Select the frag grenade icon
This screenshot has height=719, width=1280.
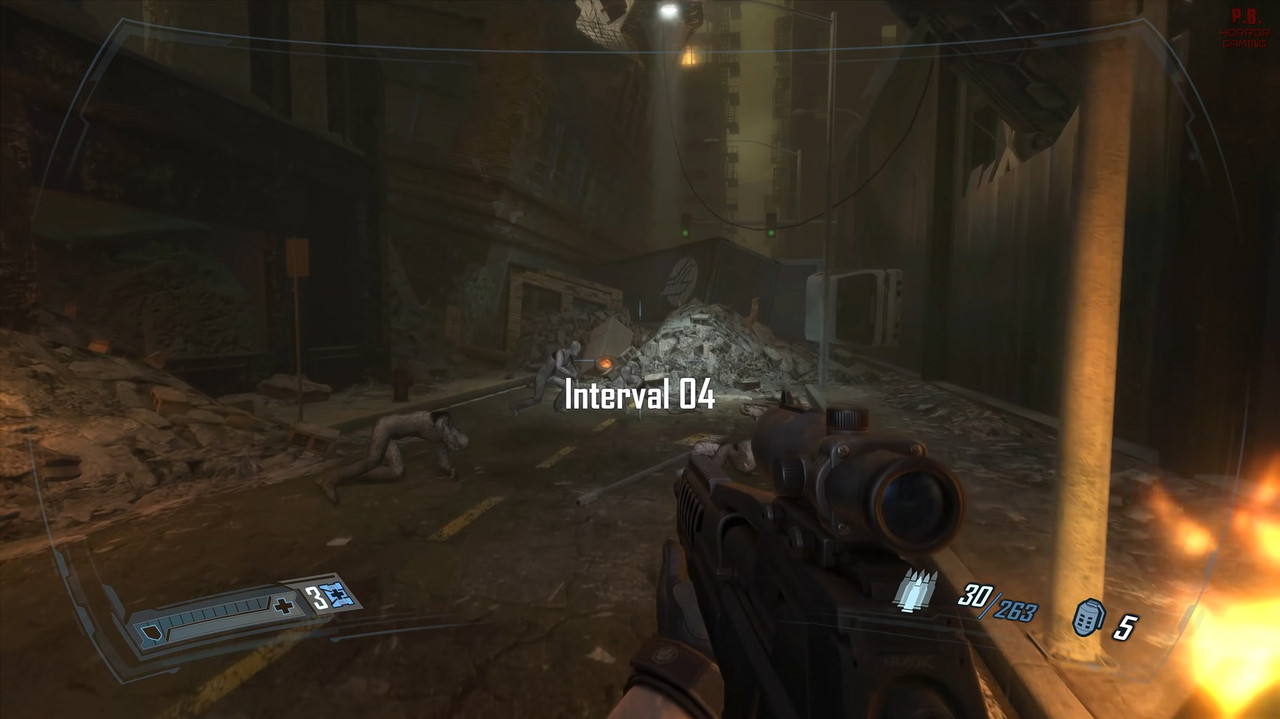[1087, 620]
